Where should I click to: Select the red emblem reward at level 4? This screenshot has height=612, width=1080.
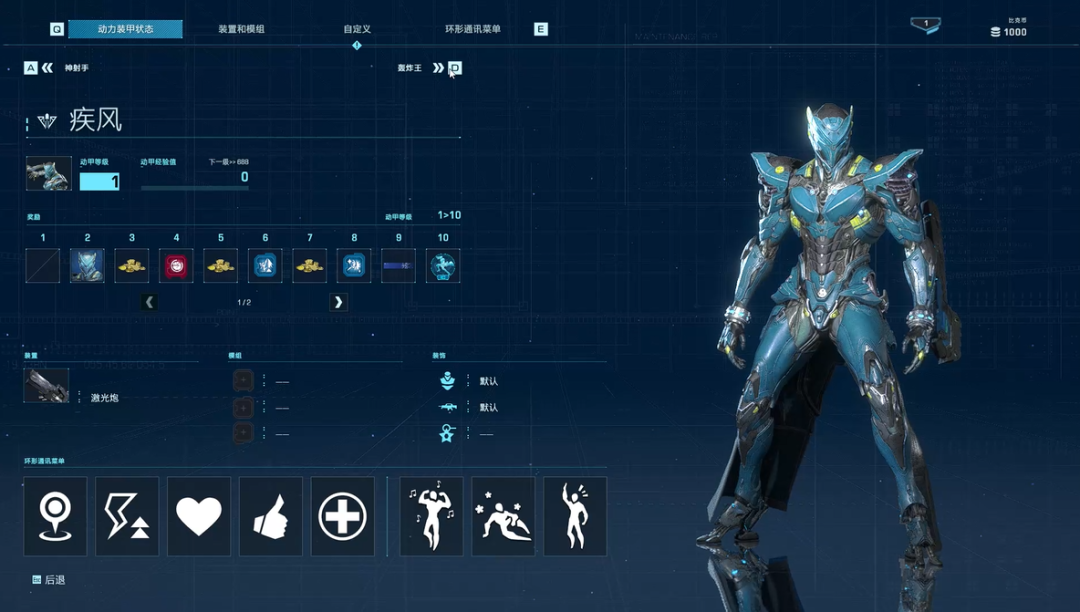[x=176, y=266]
